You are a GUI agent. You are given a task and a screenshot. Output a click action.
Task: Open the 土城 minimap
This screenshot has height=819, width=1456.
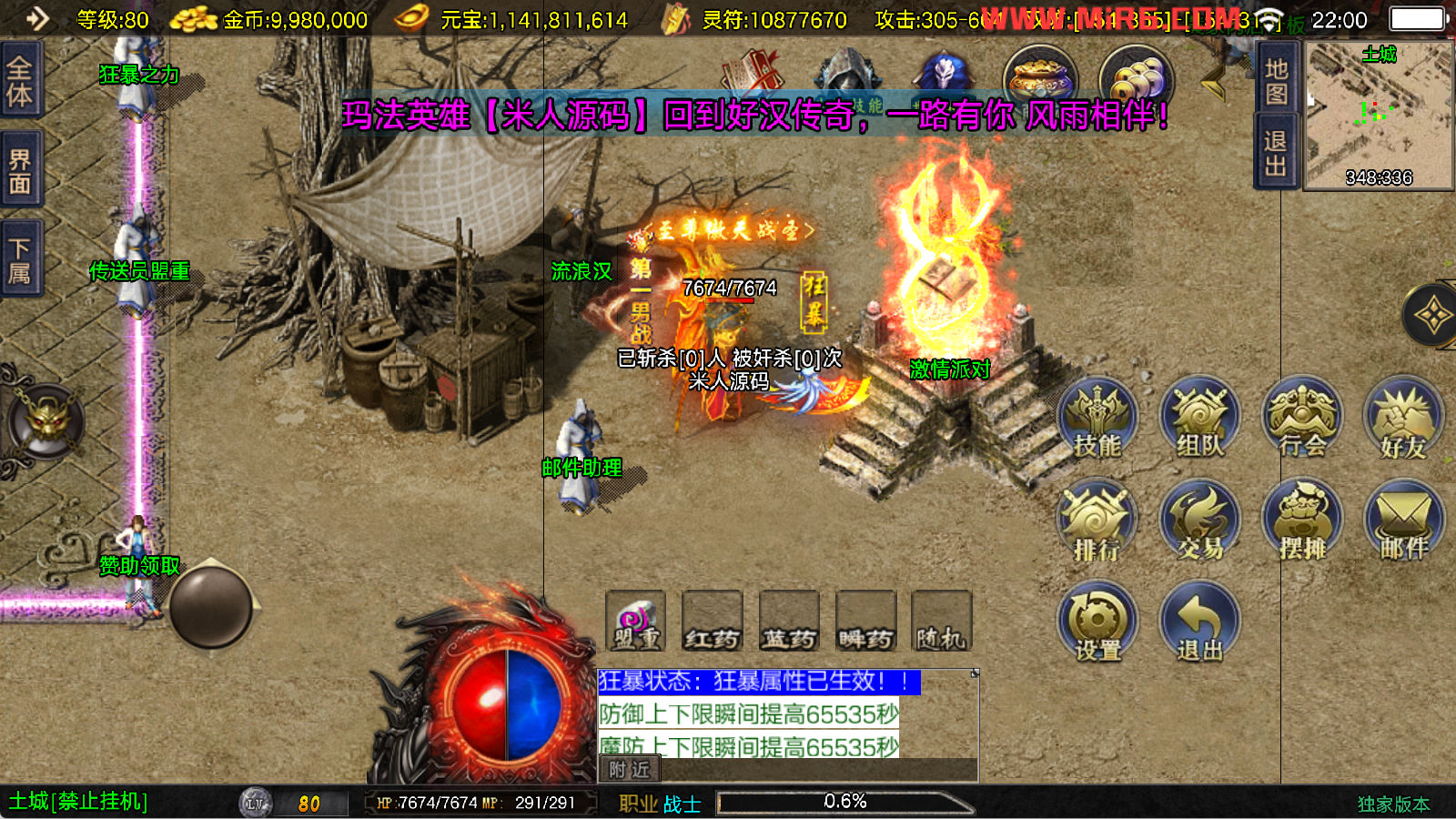[1379, 115]
